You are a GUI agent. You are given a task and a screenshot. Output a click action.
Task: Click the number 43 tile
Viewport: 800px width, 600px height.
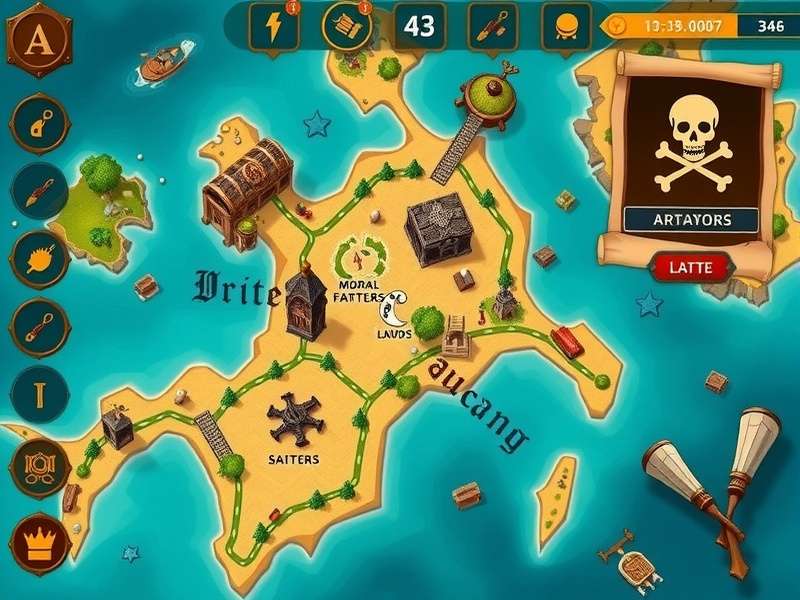(420, 26)
